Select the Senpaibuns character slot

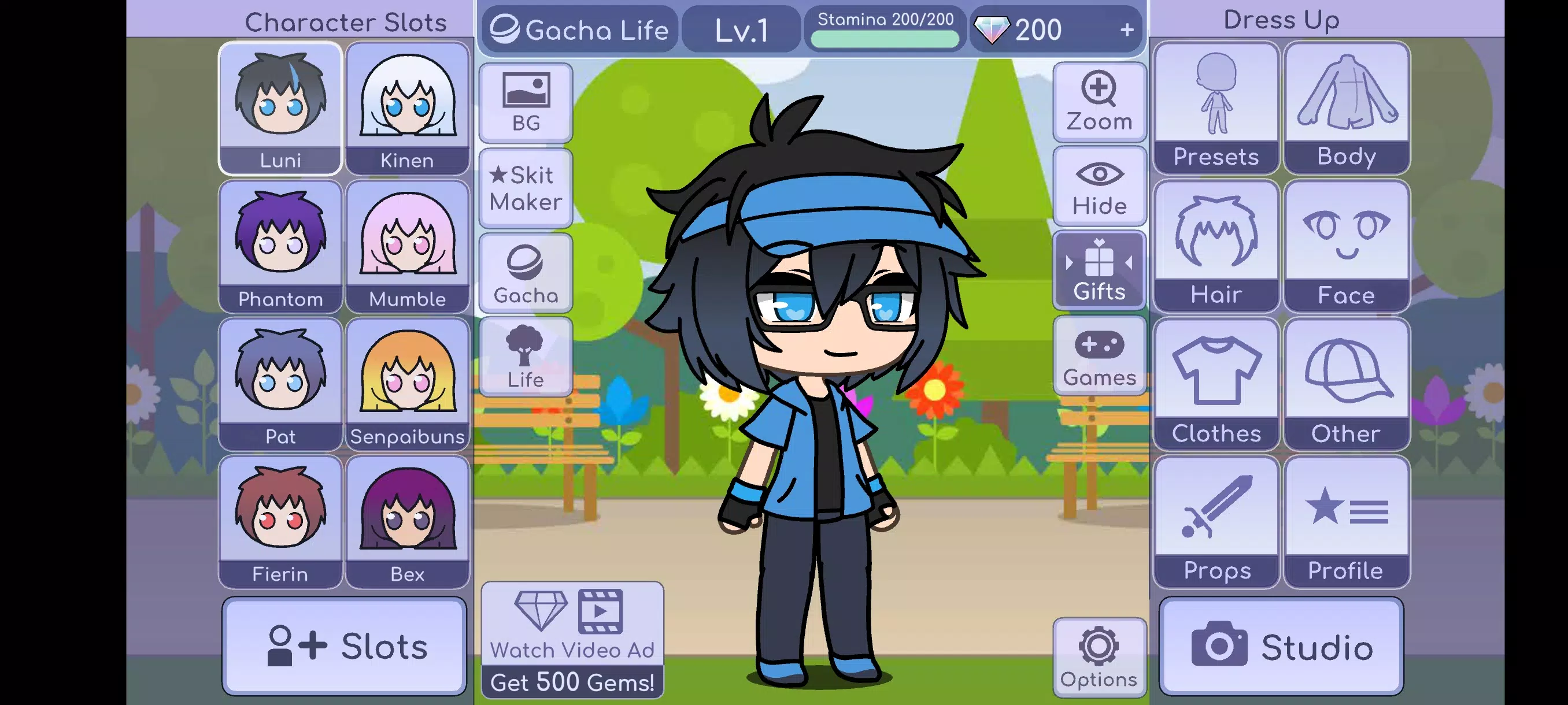point(408,384)
